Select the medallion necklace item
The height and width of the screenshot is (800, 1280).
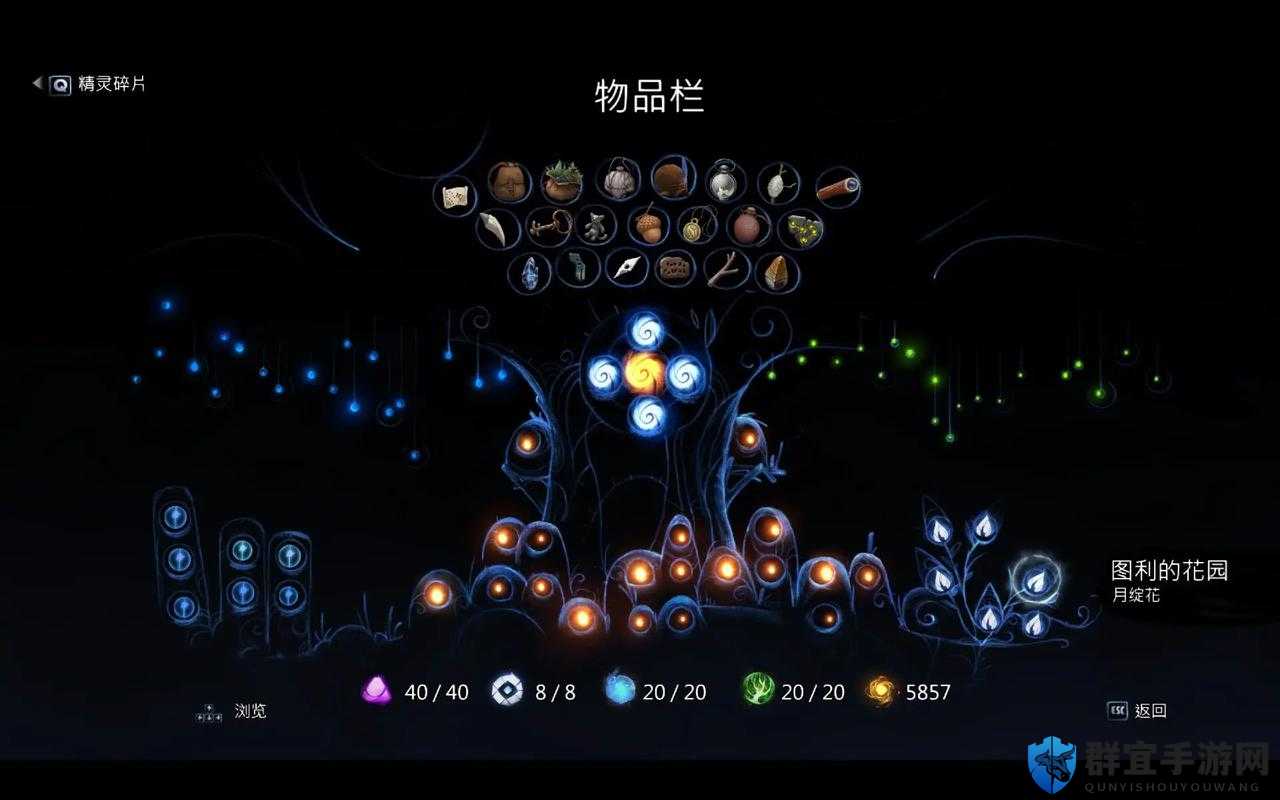[695, 226]
